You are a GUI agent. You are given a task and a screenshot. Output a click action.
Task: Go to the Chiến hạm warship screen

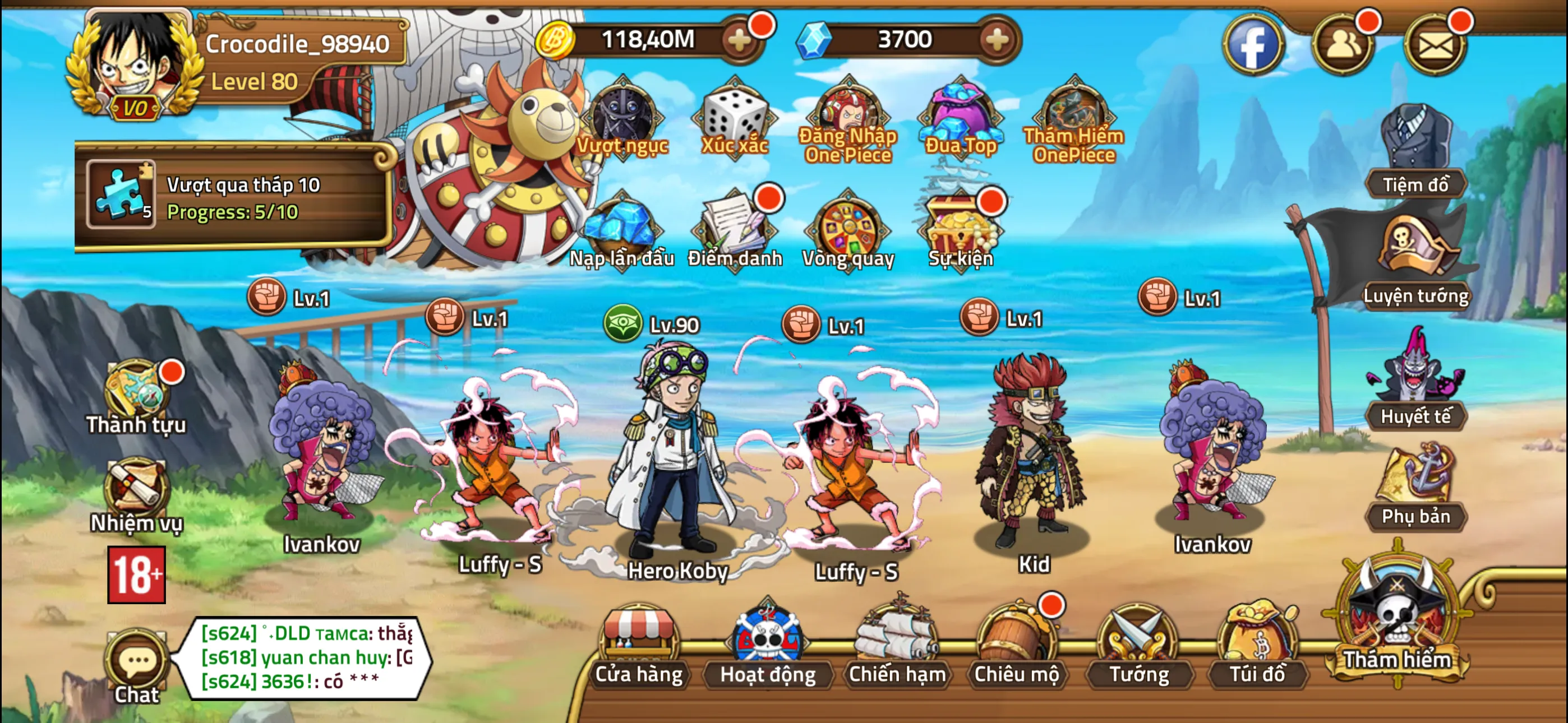pyautogui.click(x=897, y=645)
